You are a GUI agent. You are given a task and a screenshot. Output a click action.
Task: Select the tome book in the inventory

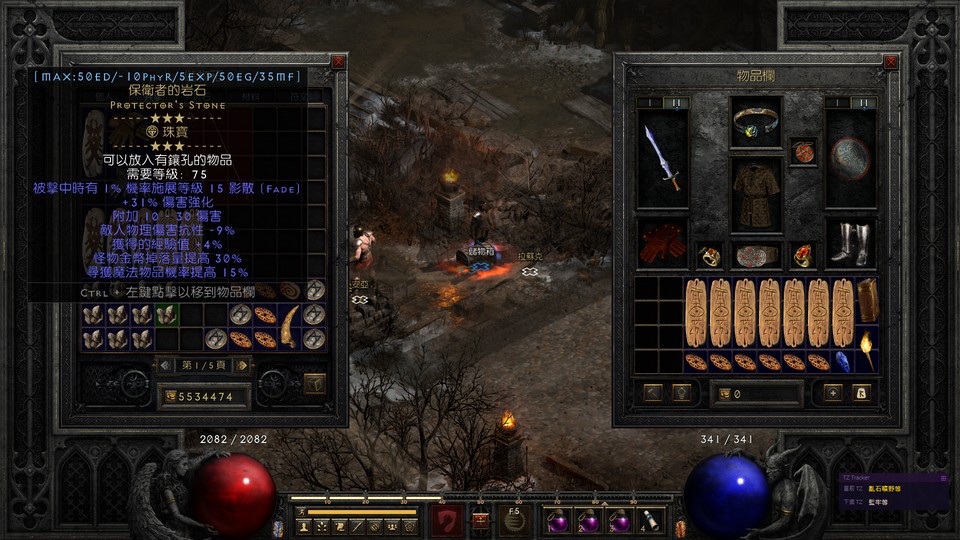click(866, 299)
